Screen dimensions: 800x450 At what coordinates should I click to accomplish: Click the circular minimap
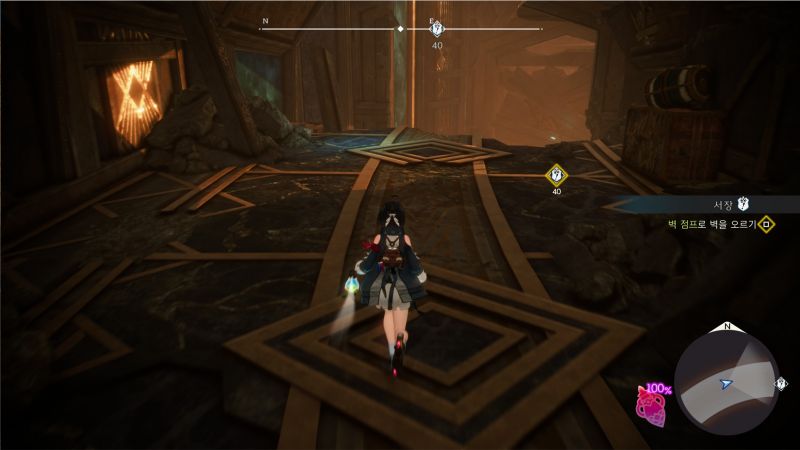[x=727, y=382]
